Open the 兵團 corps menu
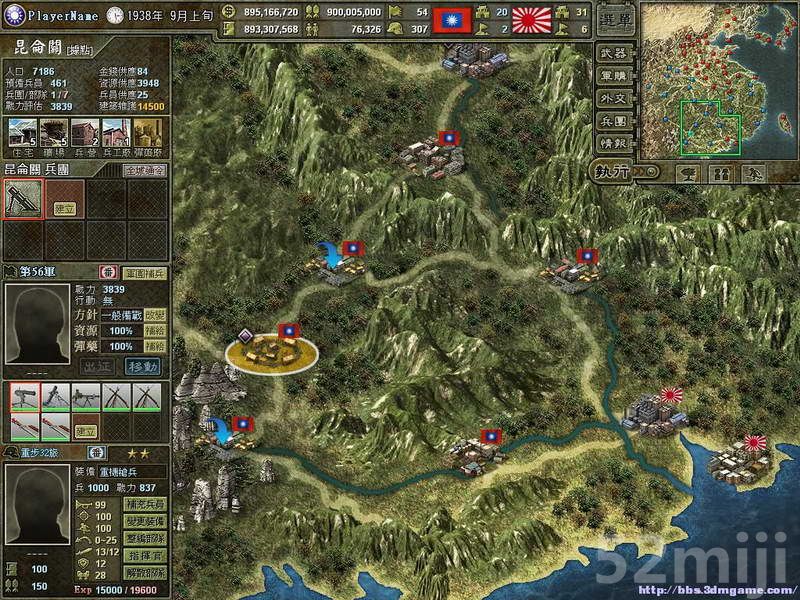 pos(613,121)
